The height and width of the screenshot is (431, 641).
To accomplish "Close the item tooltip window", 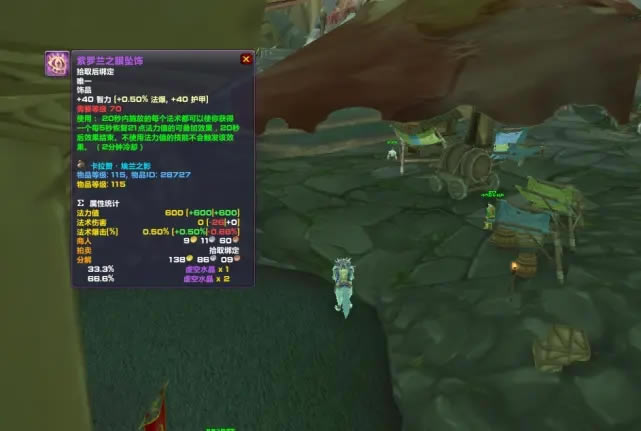I will pos(246,59).
